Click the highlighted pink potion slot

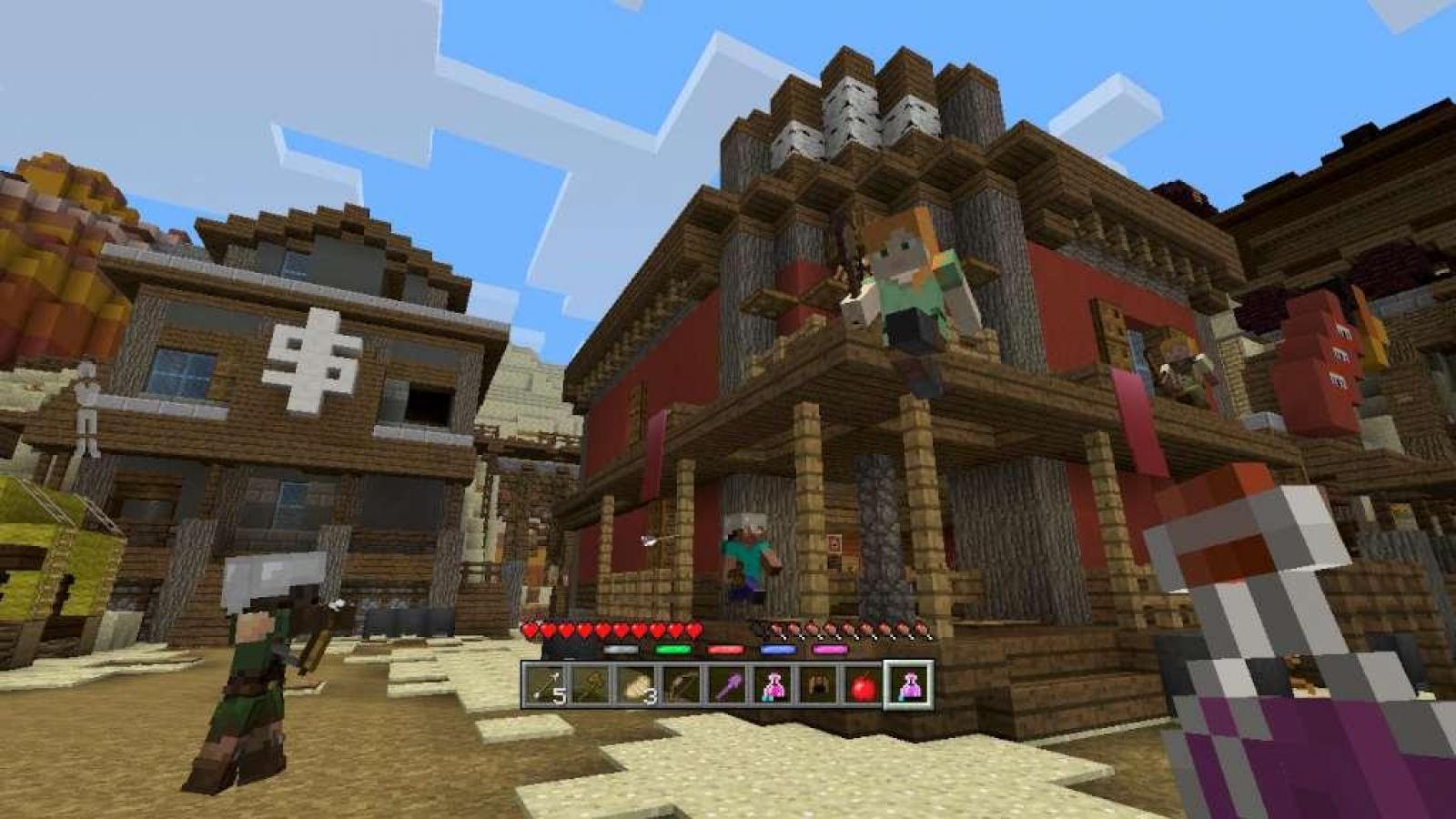pyautogui.click(x=909, y=684)
